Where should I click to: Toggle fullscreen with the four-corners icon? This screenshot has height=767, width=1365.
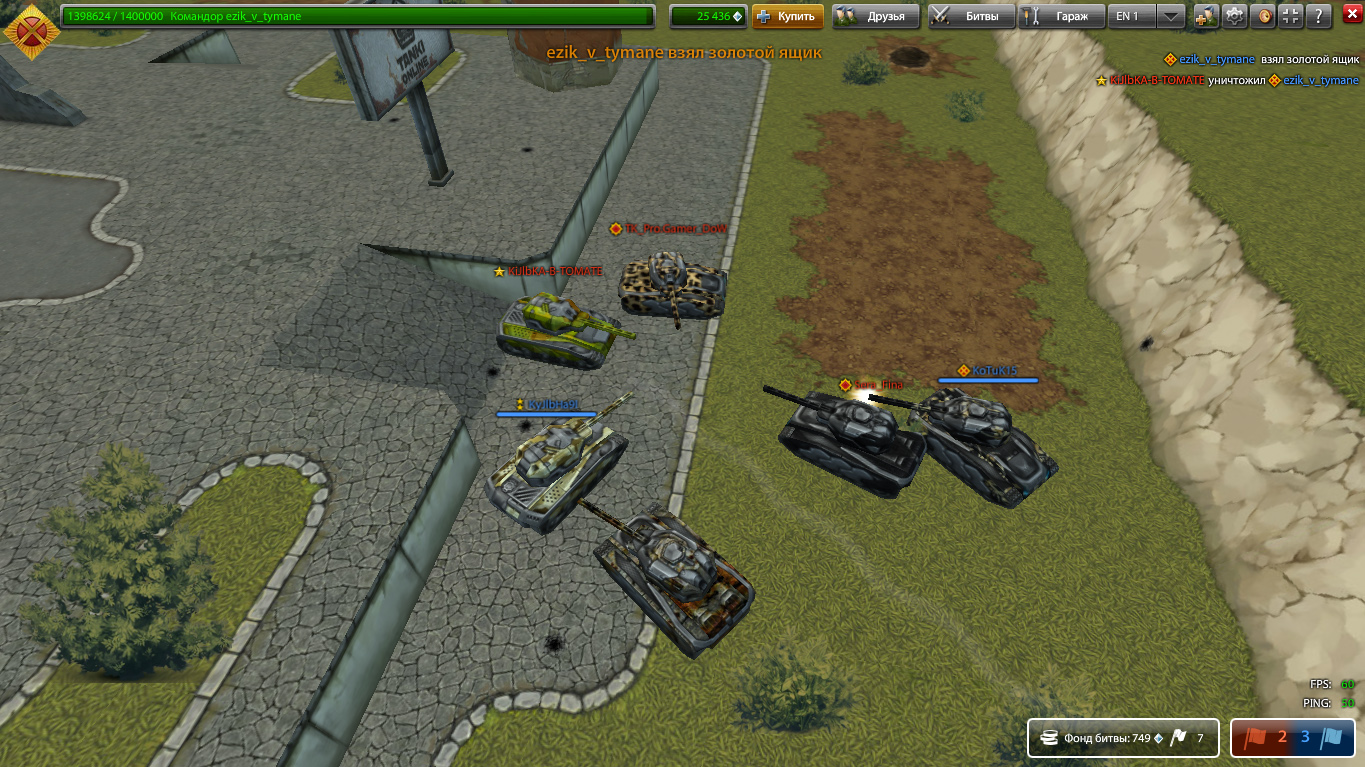pos(1291,16)
